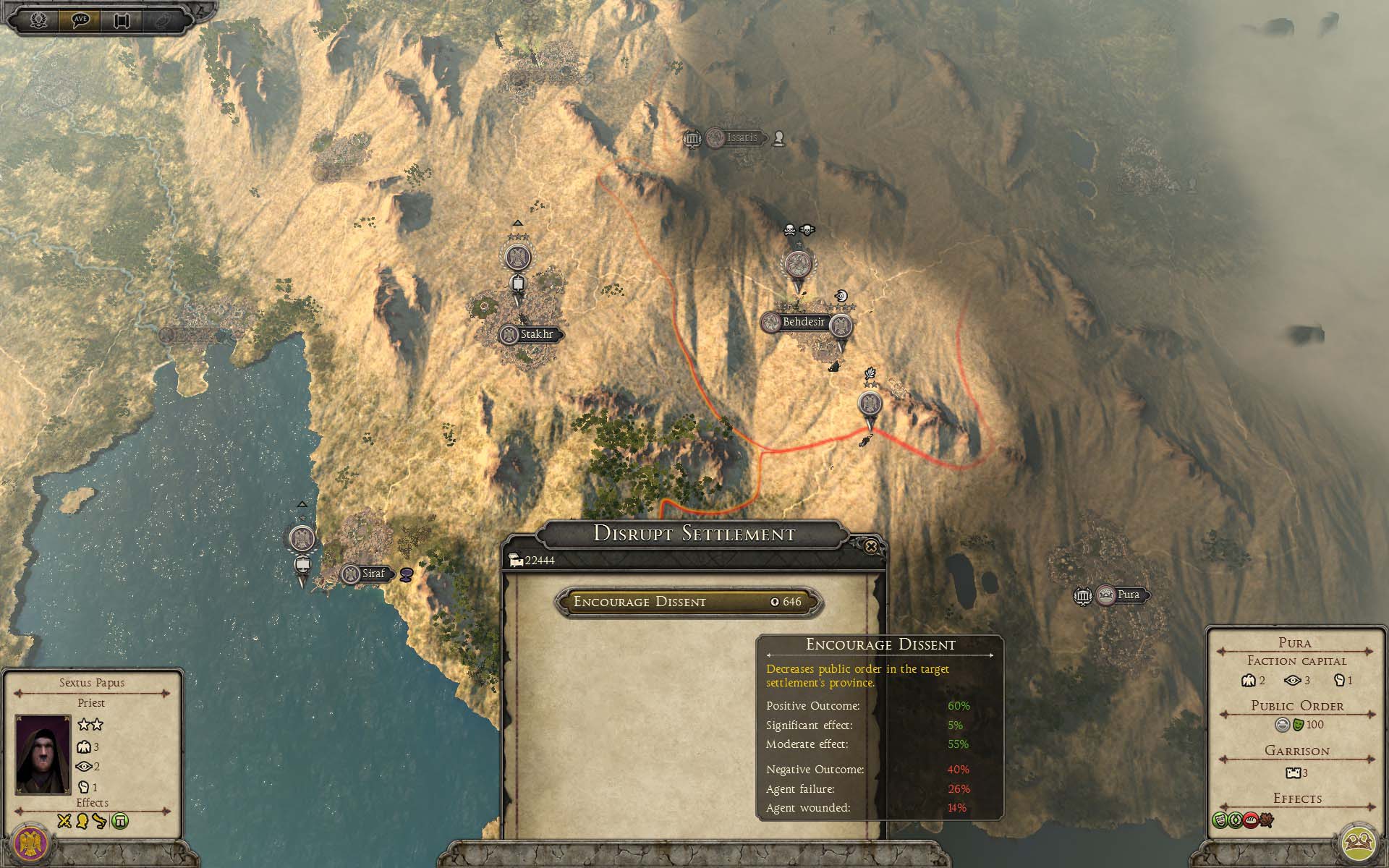
Task: Choose the Encourage Dissent action
Action: (687, 602)
